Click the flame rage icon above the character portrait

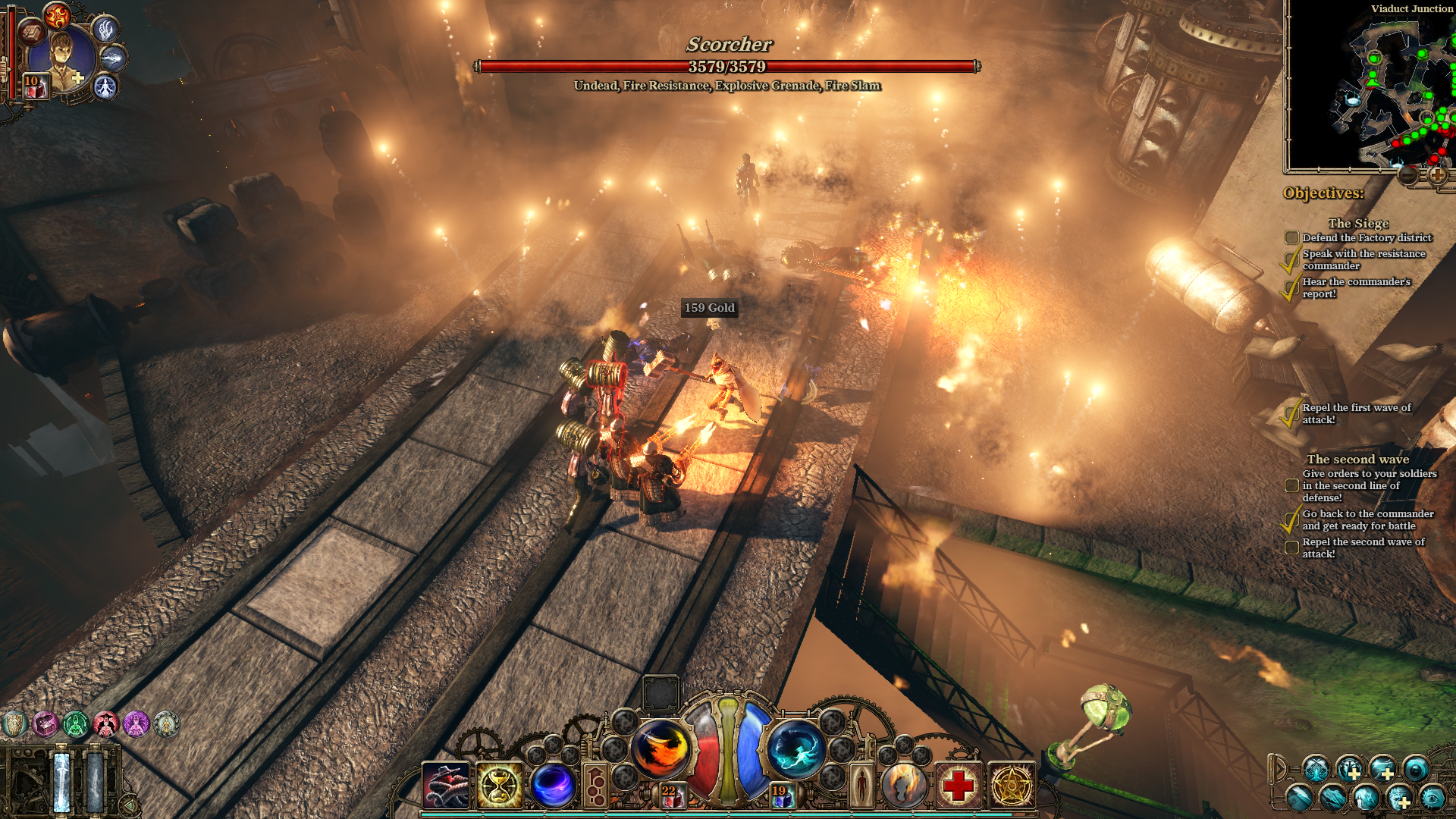pyautogui.click(x=58, y=15)
